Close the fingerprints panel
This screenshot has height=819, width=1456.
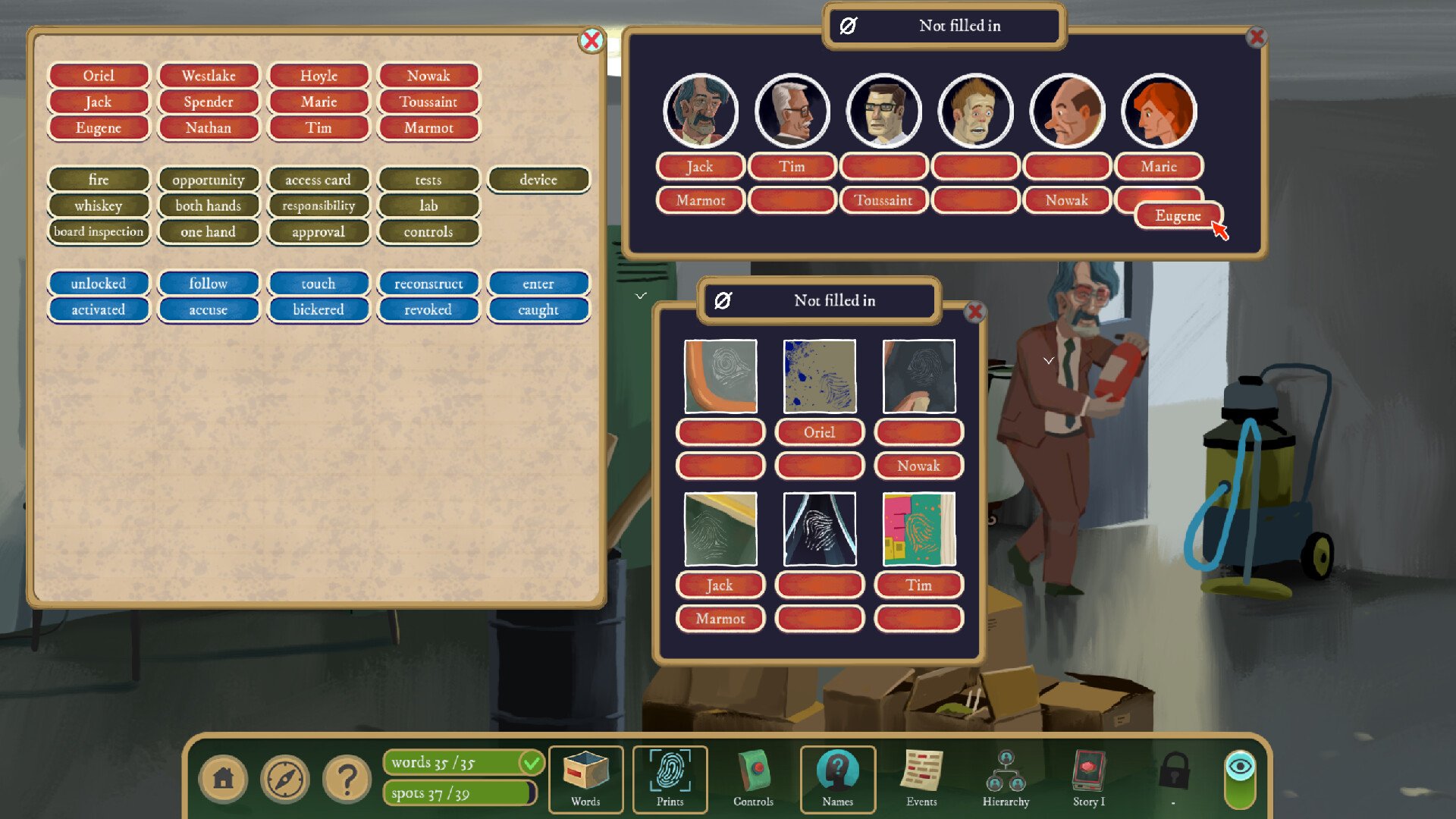point(975,311)
